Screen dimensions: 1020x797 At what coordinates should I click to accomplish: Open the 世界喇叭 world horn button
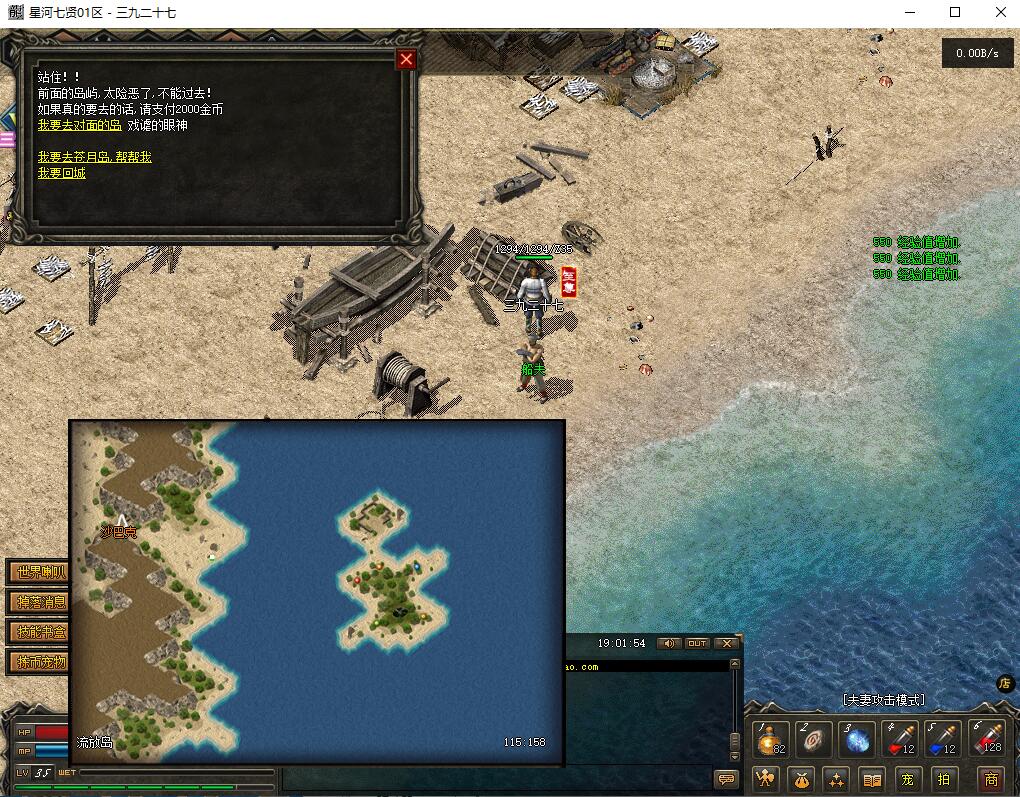(x=38, y=573)
